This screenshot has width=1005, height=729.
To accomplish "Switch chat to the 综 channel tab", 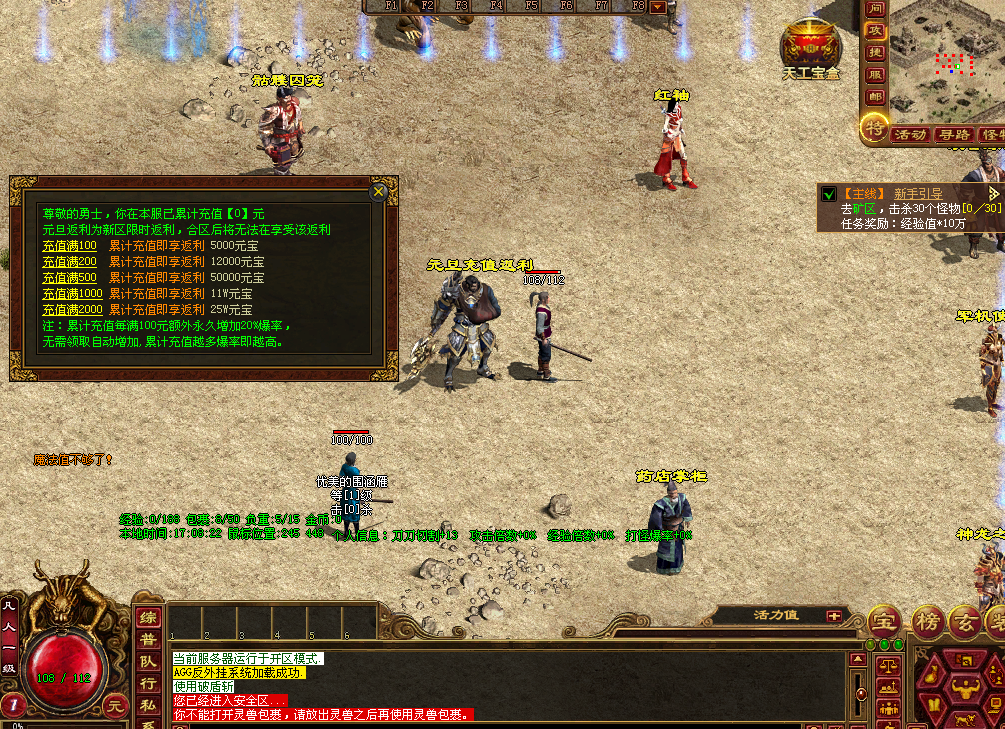I will [148, 618].
